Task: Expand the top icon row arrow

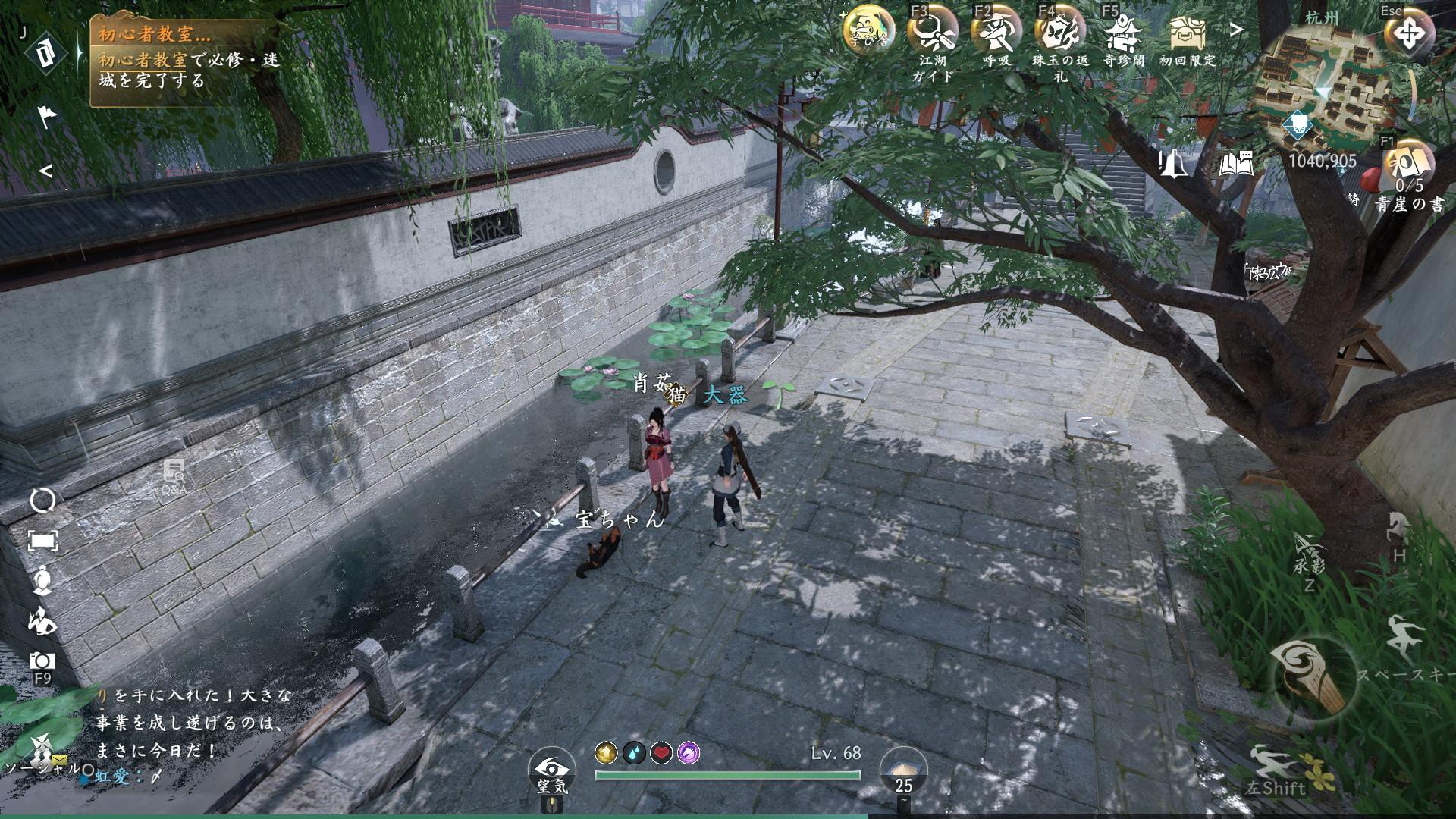Action: coord(1237,30)
